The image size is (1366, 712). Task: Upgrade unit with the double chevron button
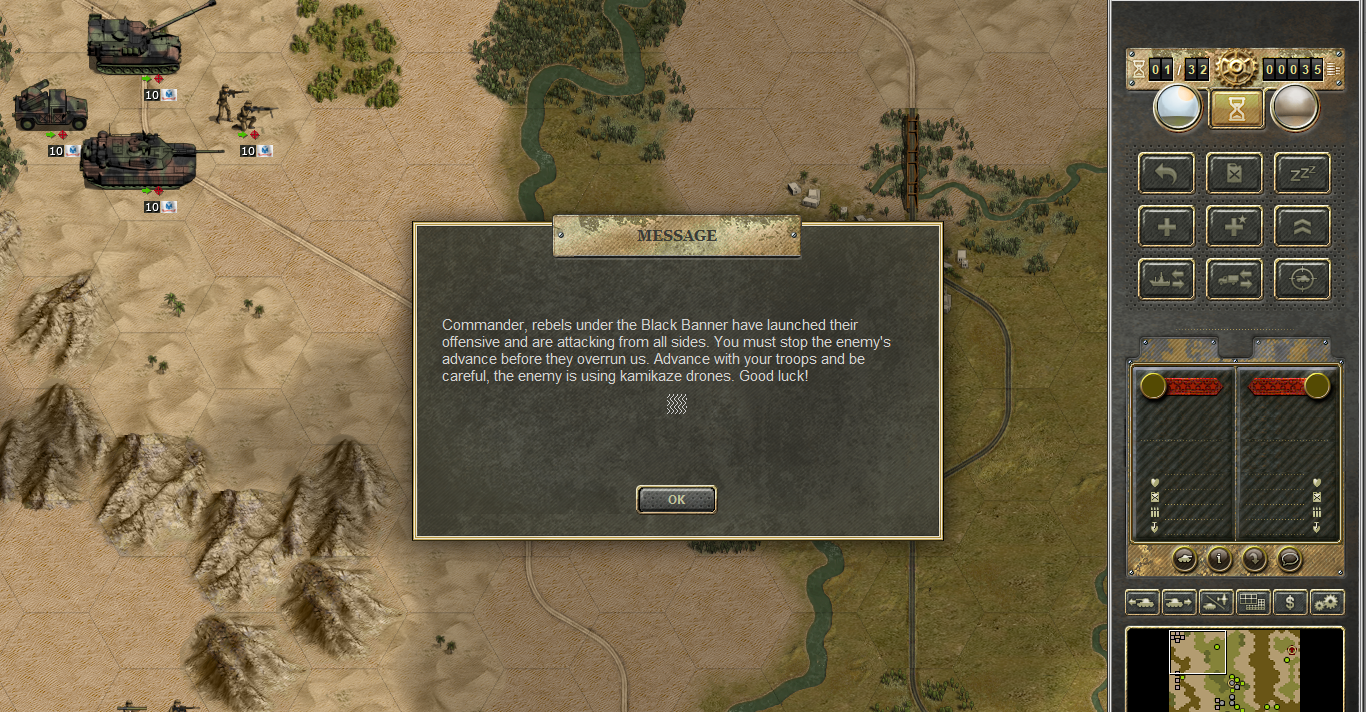[1301, 226]
